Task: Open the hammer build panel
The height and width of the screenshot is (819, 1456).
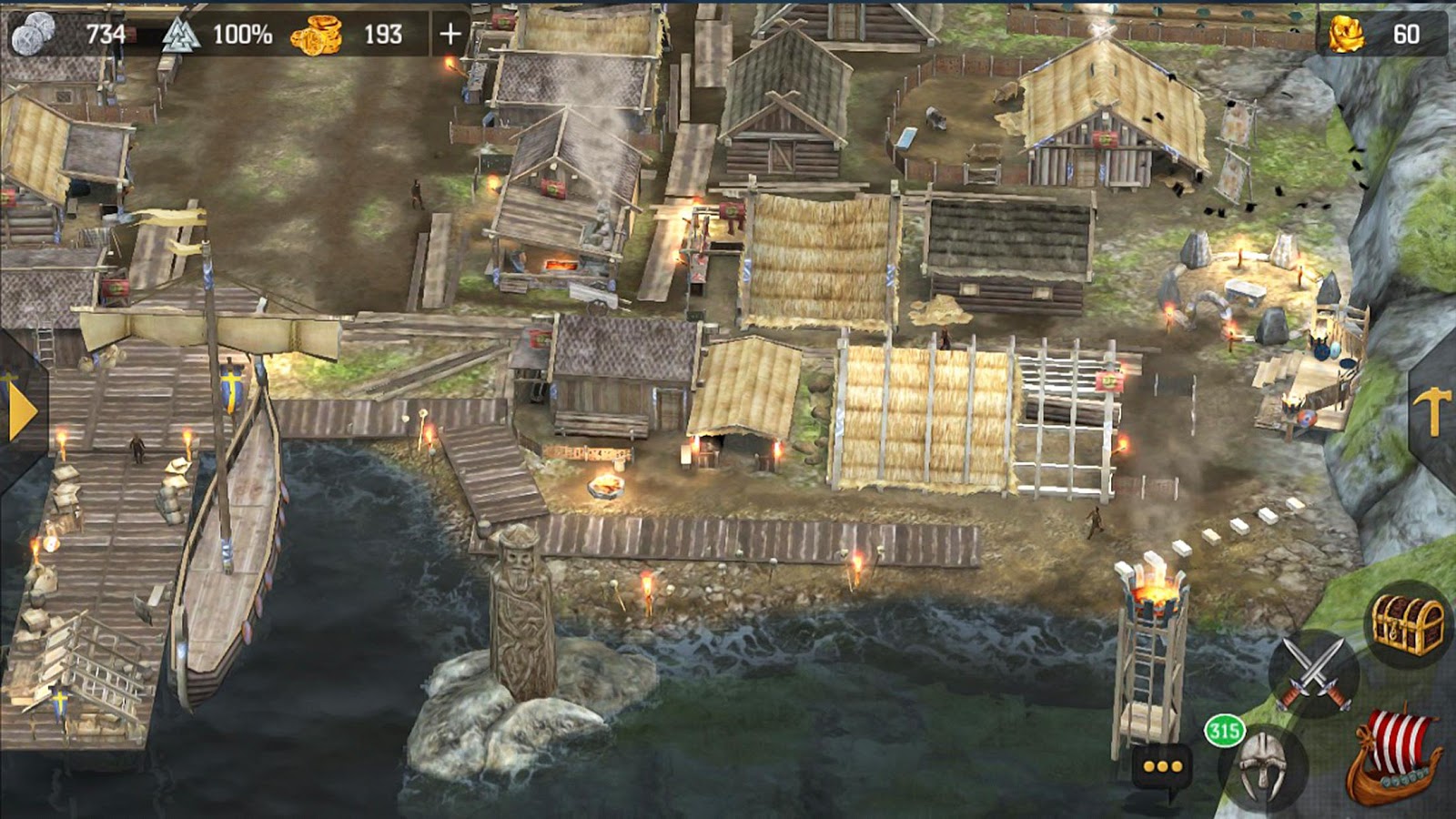Action: (1433, 411)
